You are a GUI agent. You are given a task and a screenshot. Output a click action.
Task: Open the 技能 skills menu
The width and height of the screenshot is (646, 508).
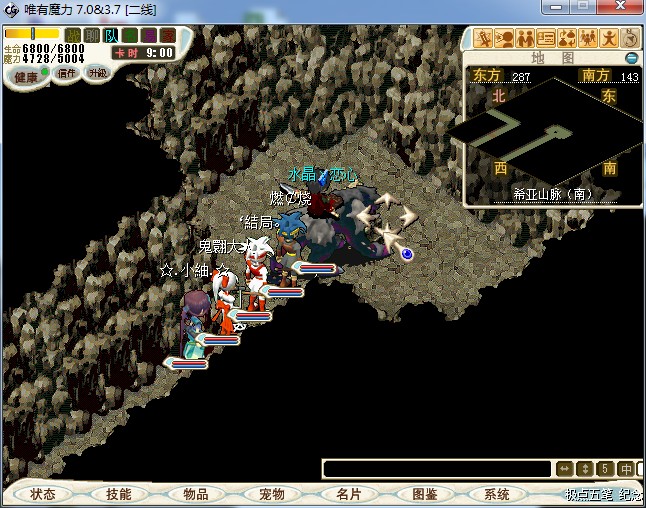click(x=119, y=494)
